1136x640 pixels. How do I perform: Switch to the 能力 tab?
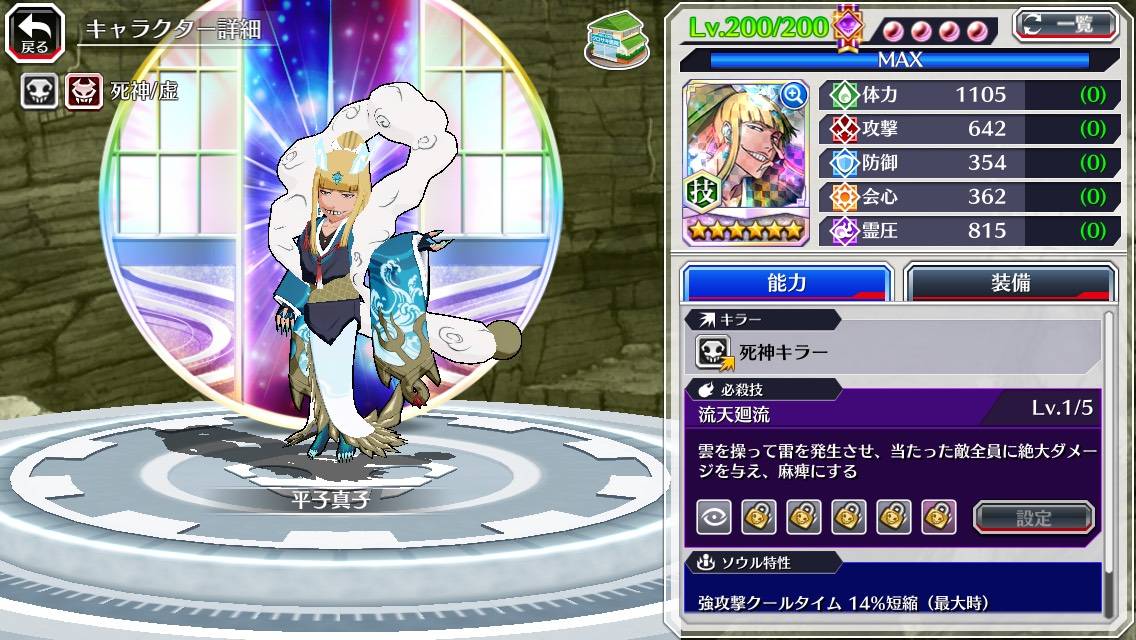[x=786, y=283]
